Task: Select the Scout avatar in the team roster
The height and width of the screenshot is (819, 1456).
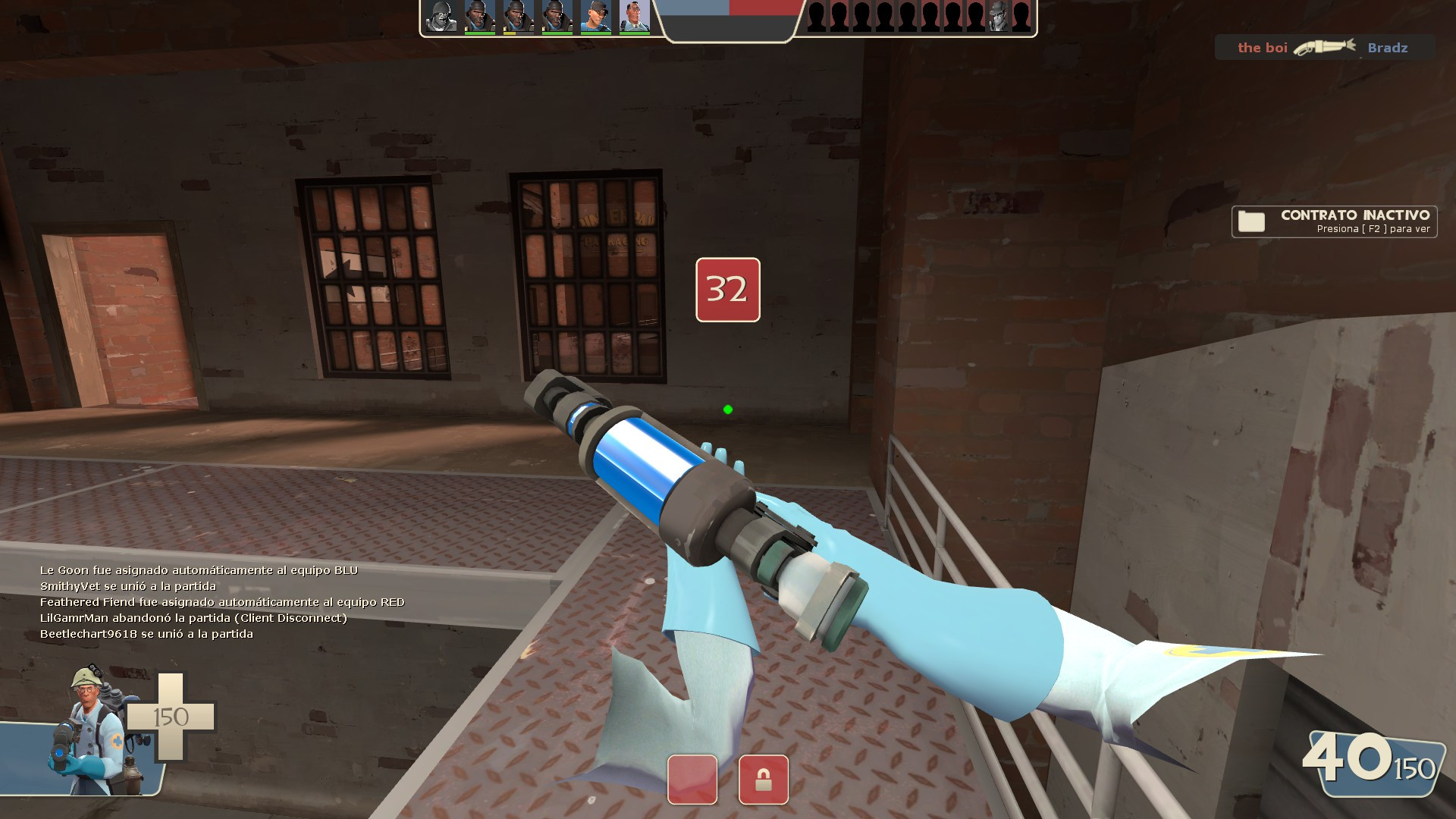Action: pos(597,15)
